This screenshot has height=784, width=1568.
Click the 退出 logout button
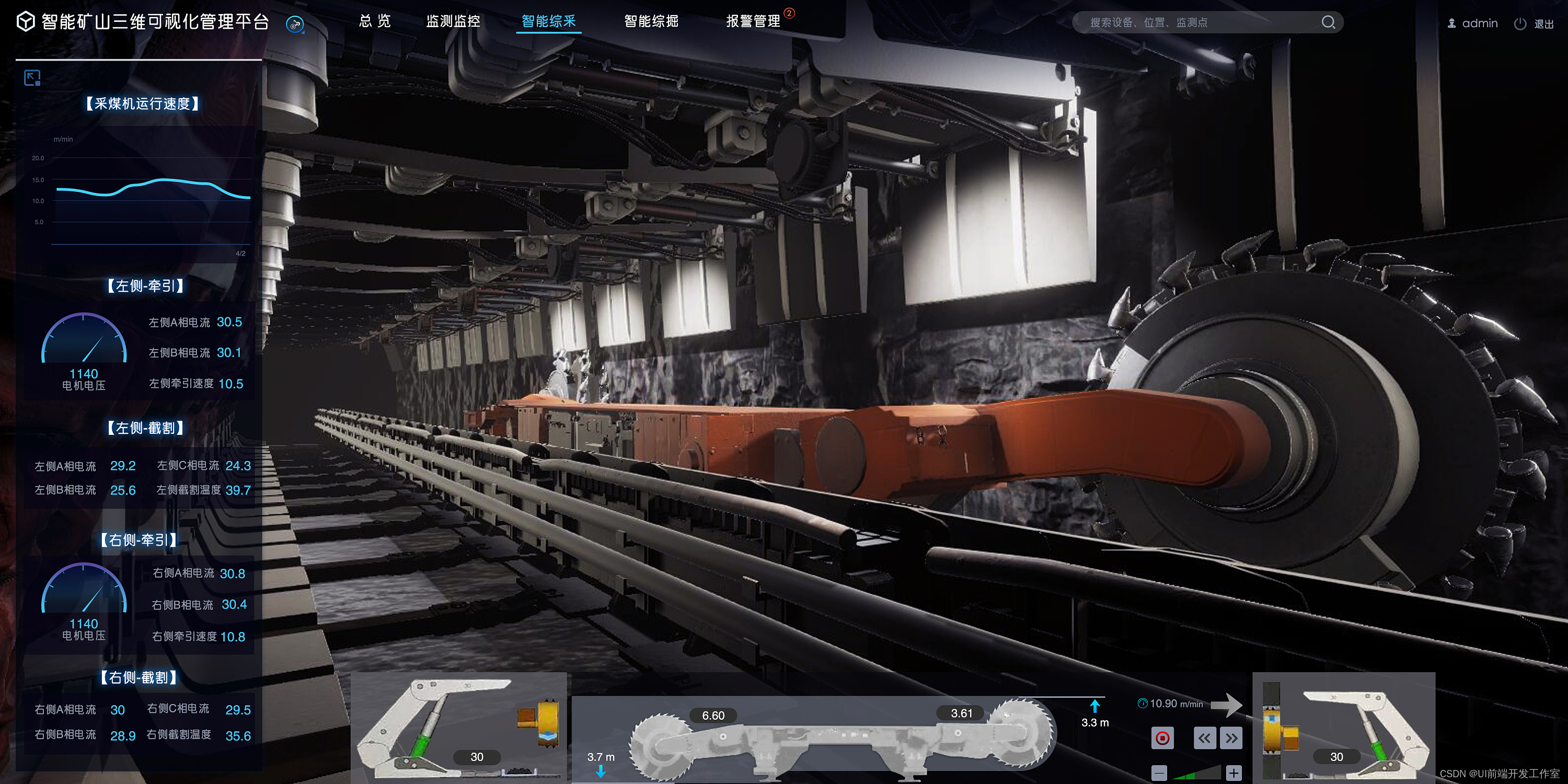point(1546,23)
